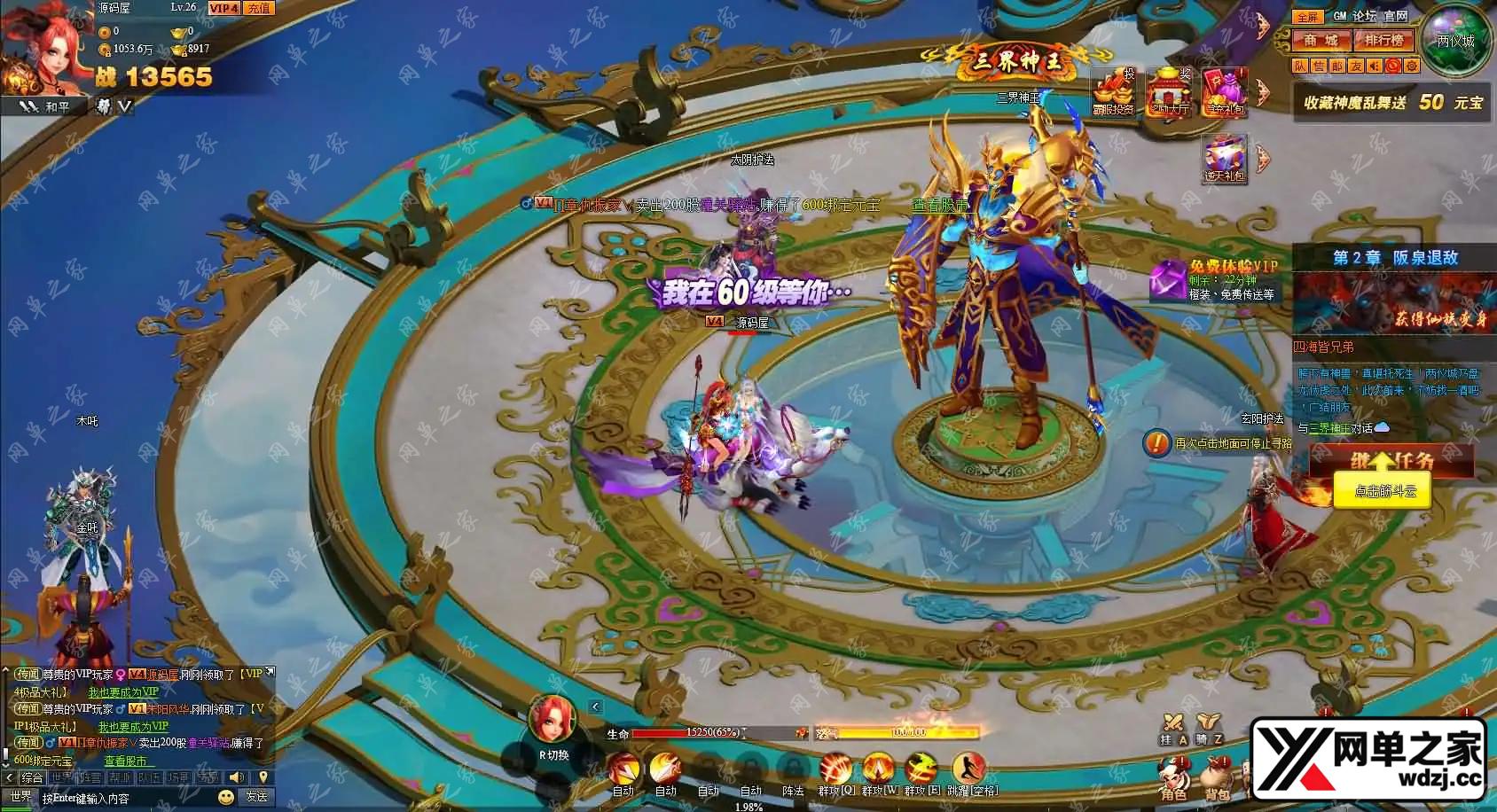Follow the 查看股市 link in chat
The width and height of the screenshot is (1497, 812).
point(126,761)
